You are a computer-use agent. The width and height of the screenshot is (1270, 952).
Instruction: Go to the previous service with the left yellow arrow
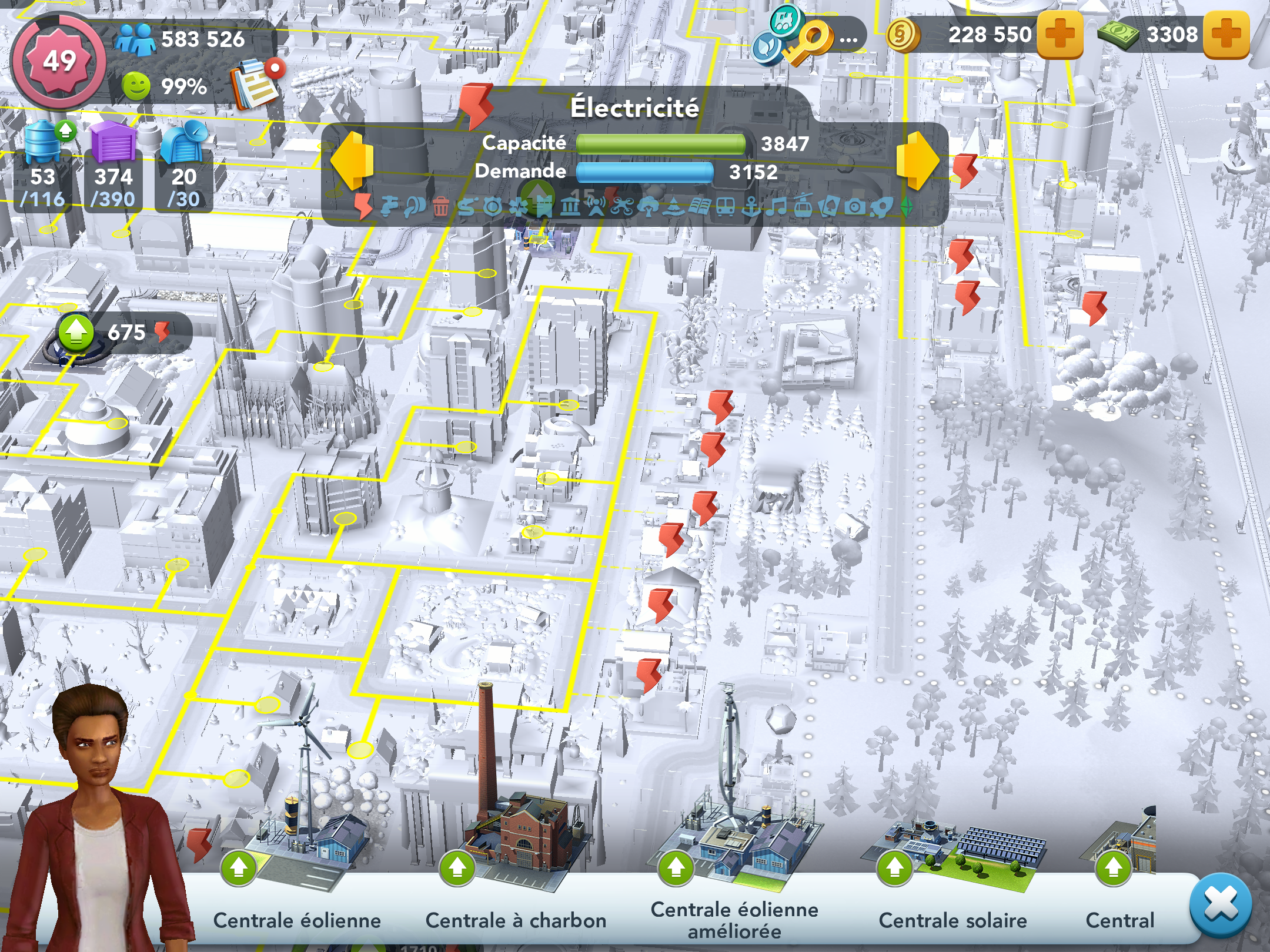pyautogui.click(x=352, y=160)
